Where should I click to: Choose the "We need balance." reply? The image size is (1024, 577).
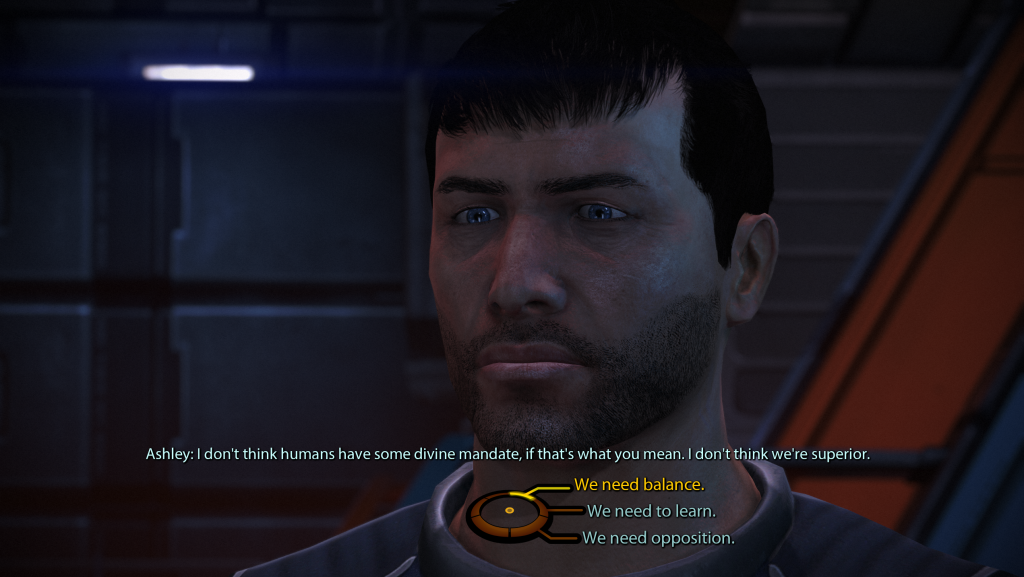[x=639, y=485]
